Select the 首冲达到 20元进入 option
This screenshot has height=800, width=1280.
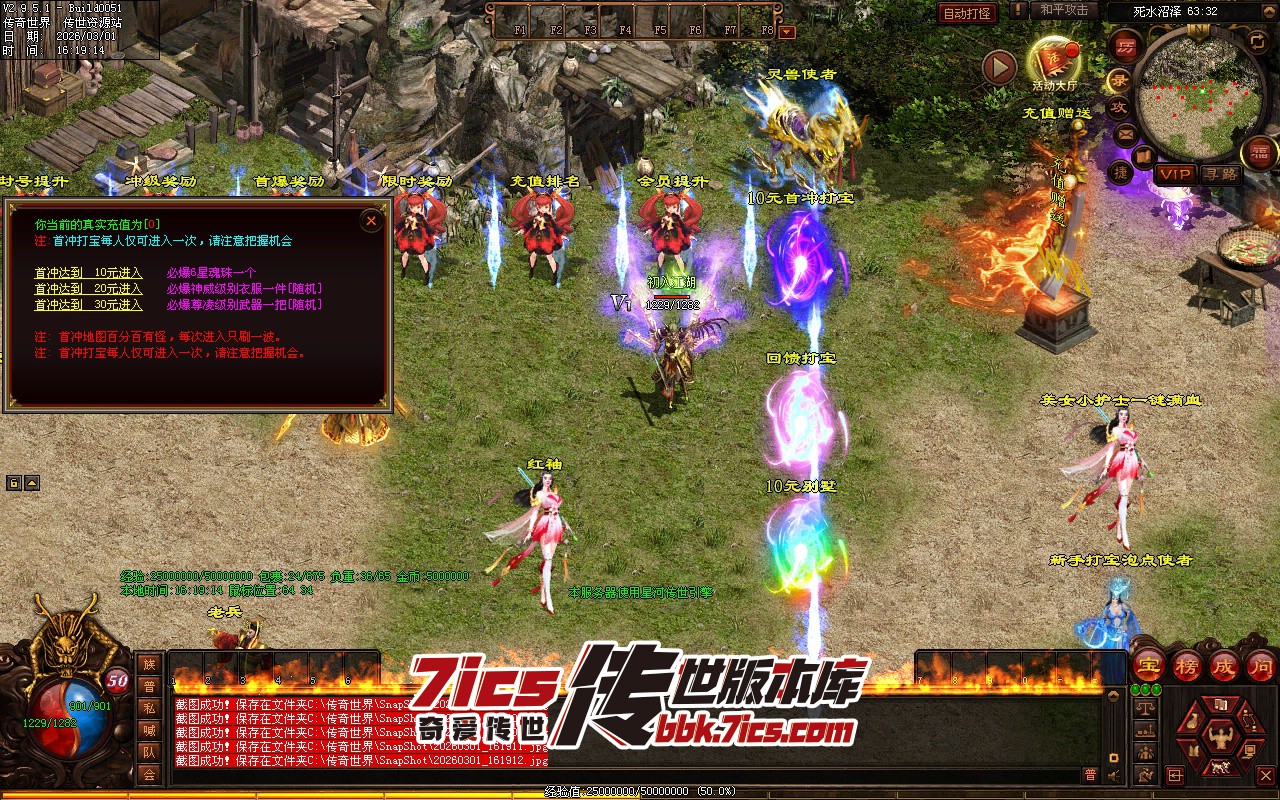(88, 289)
